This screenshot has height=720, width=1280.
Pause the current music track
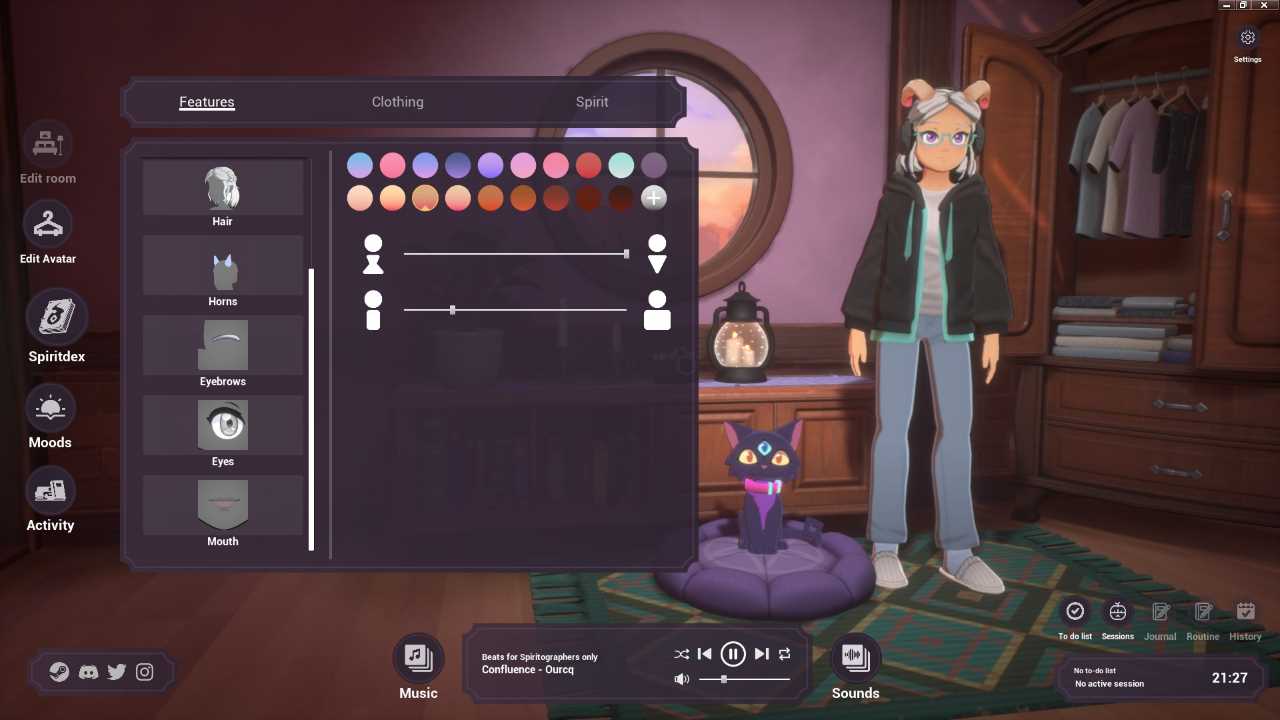pyautogui.click(x=733, y=654)
